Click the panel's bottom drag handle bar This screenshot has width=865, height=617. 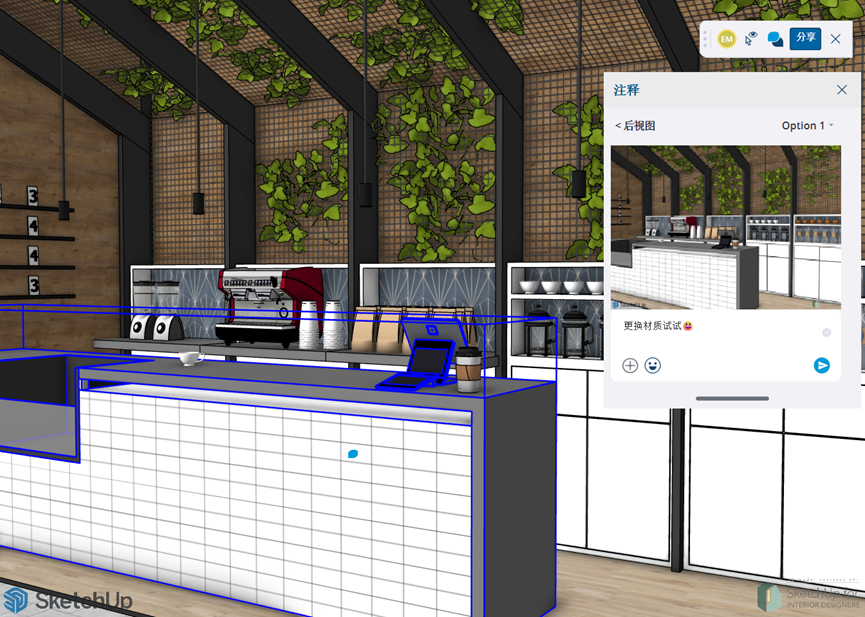point(732,398)
